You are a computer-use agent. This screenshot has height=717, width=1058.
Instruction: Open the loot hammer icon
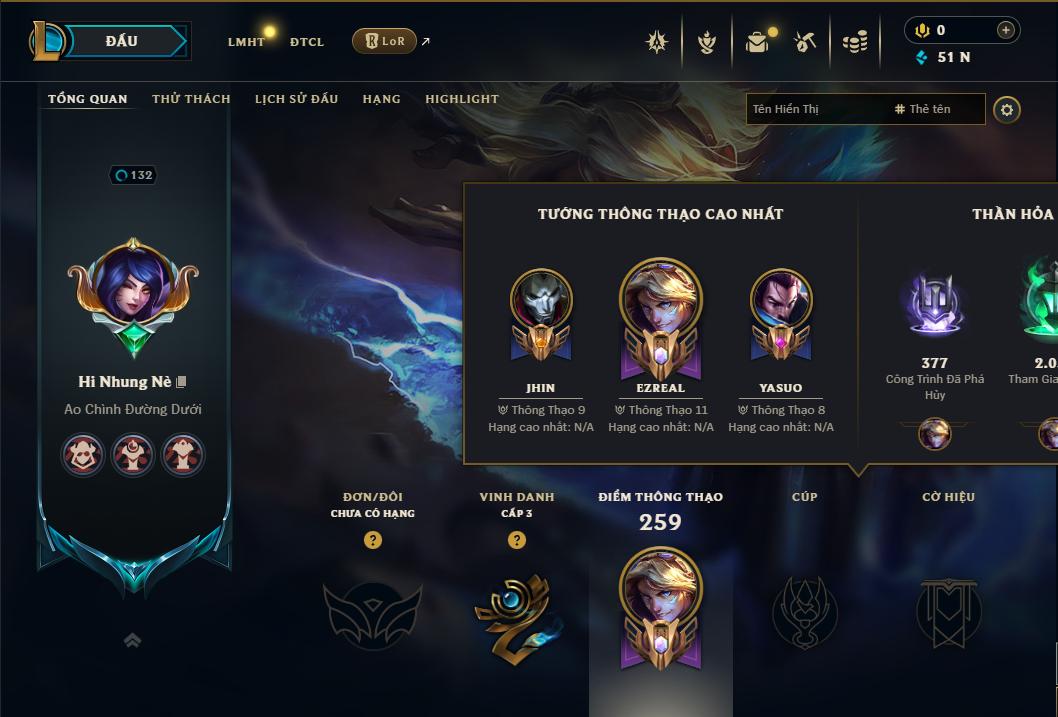[805, 42]
